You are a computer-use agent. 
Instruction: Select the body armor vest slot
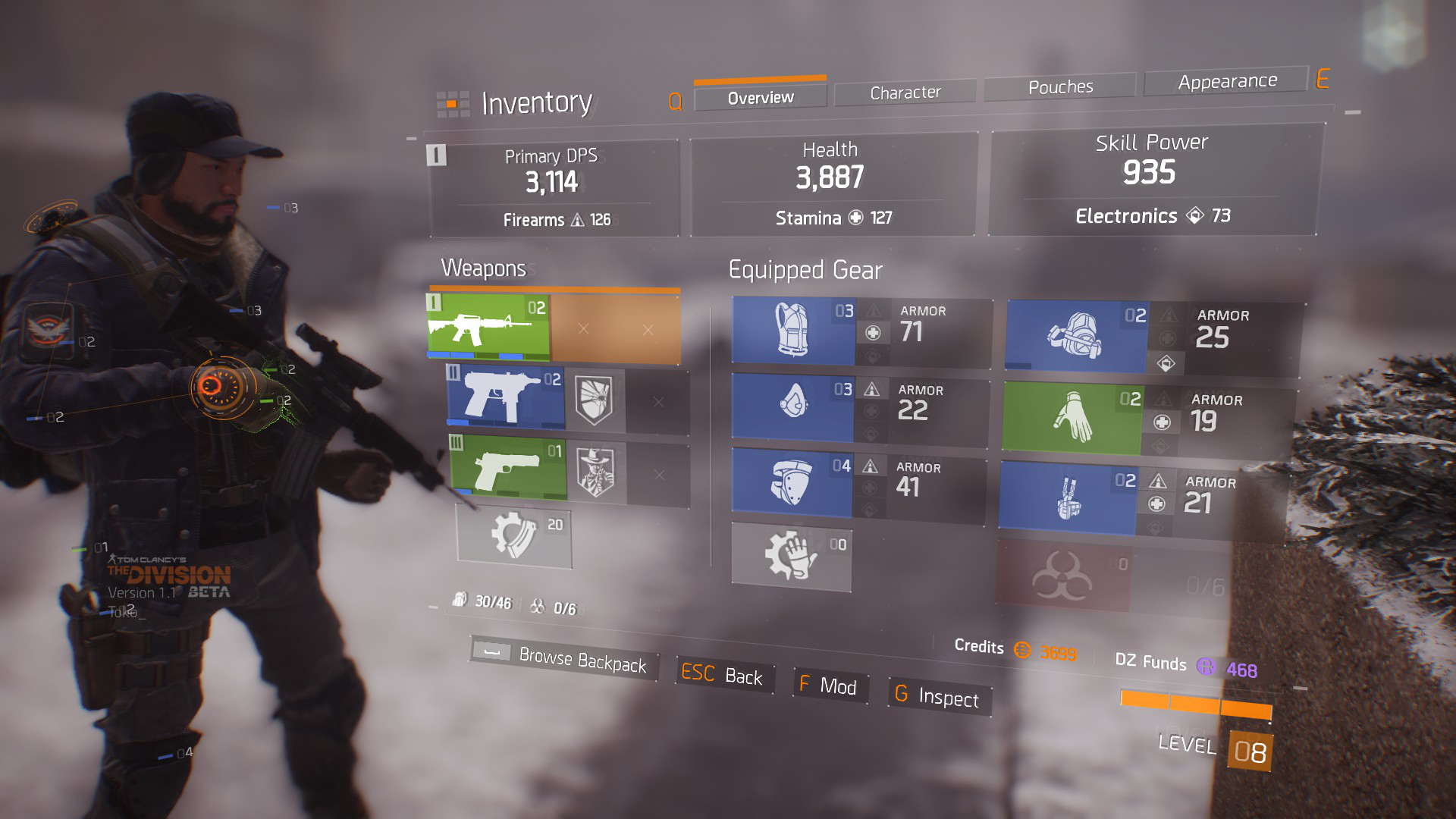click(793, 331)
